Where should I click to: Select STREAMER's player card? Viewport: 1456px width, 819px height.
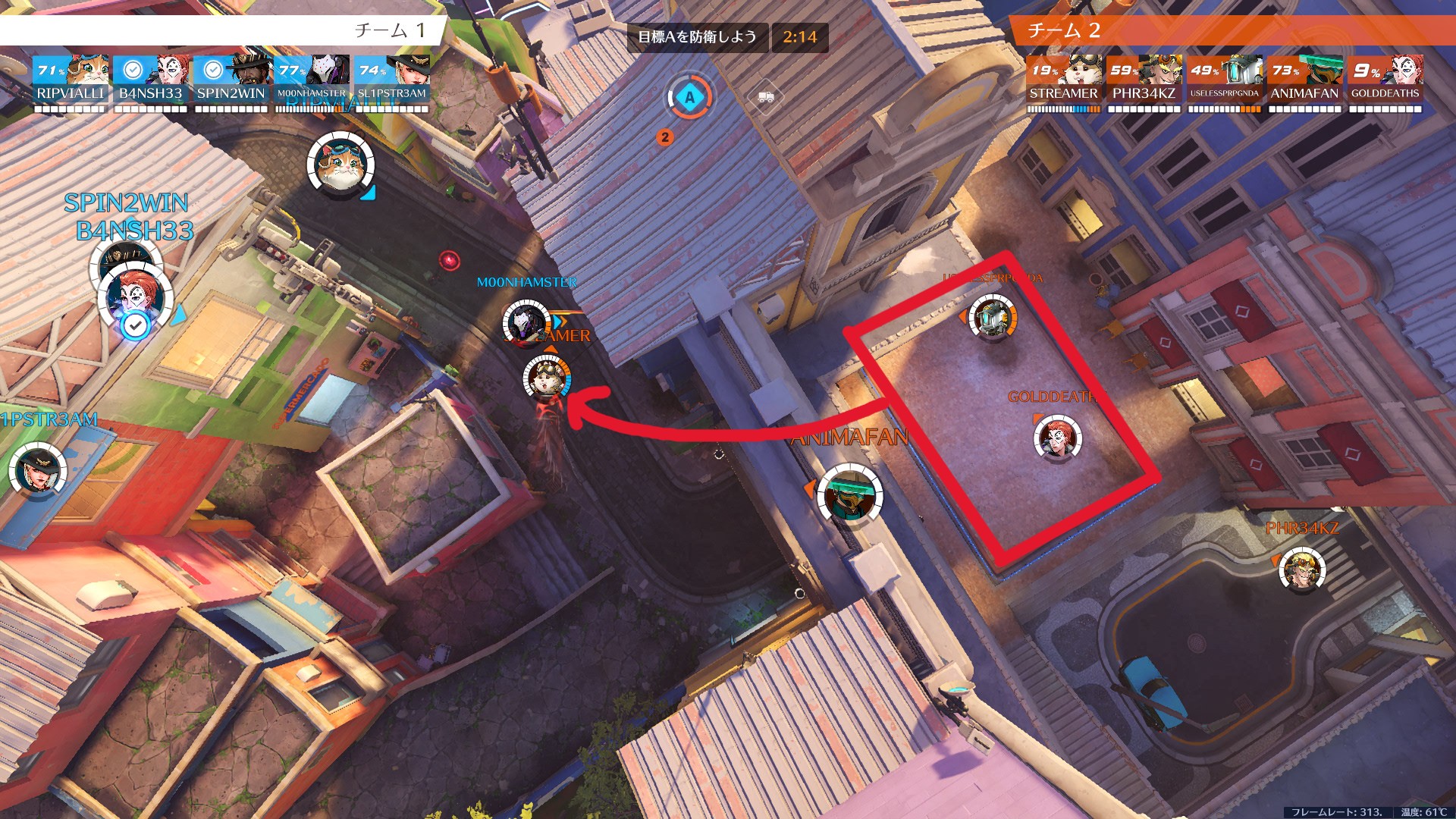[1063, 80]
